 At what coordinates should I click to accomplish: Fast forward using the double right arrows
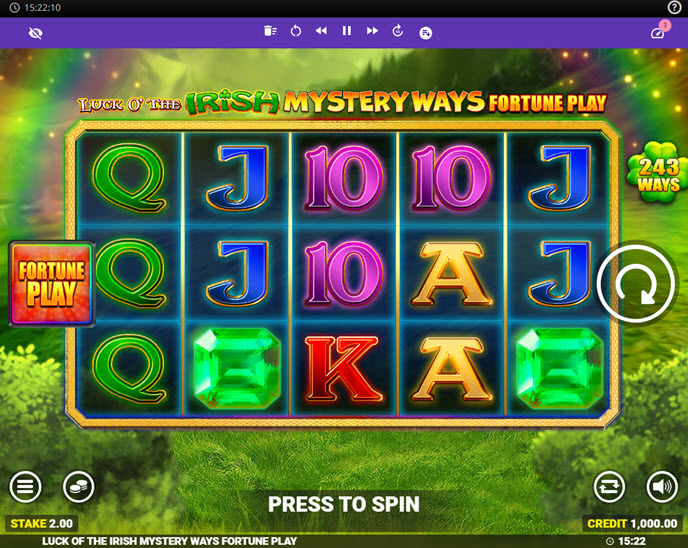[372, 32]
